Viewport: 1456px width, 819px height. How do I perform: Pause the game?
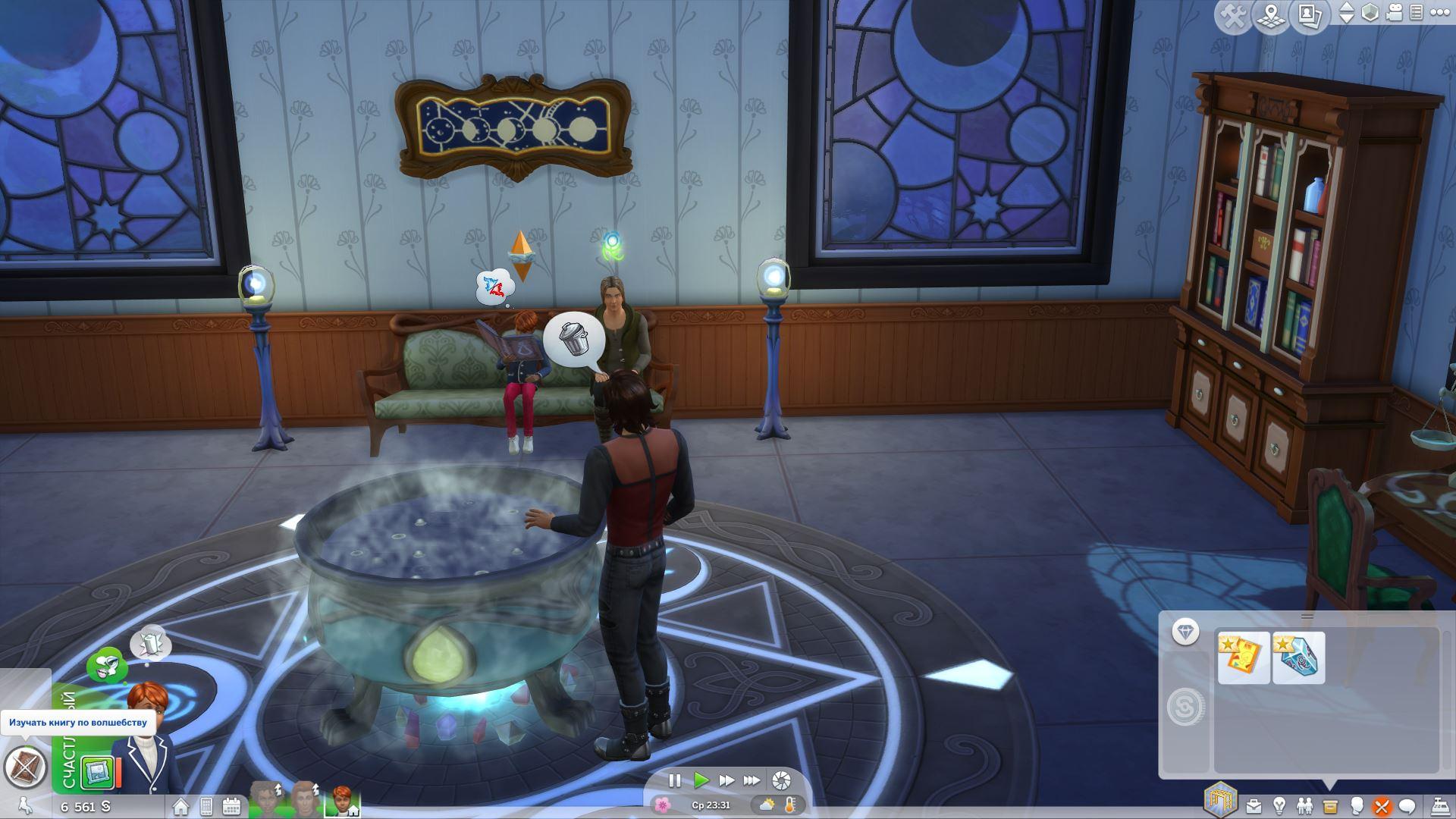pos(674,780)
